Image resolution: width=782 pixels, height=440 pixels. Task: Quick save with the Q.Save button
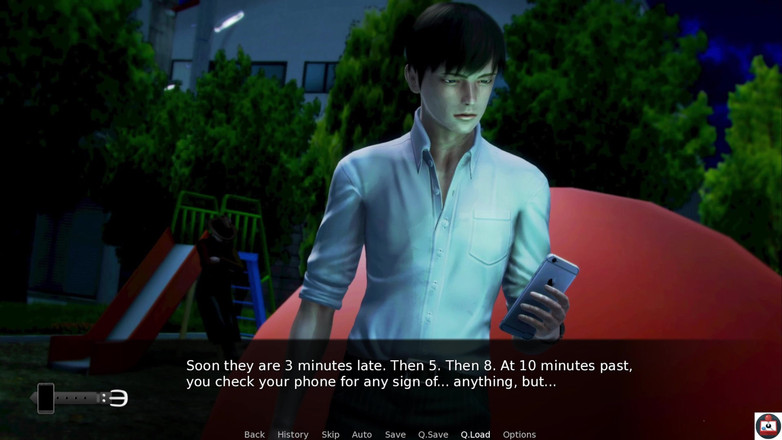coord(433,434)
